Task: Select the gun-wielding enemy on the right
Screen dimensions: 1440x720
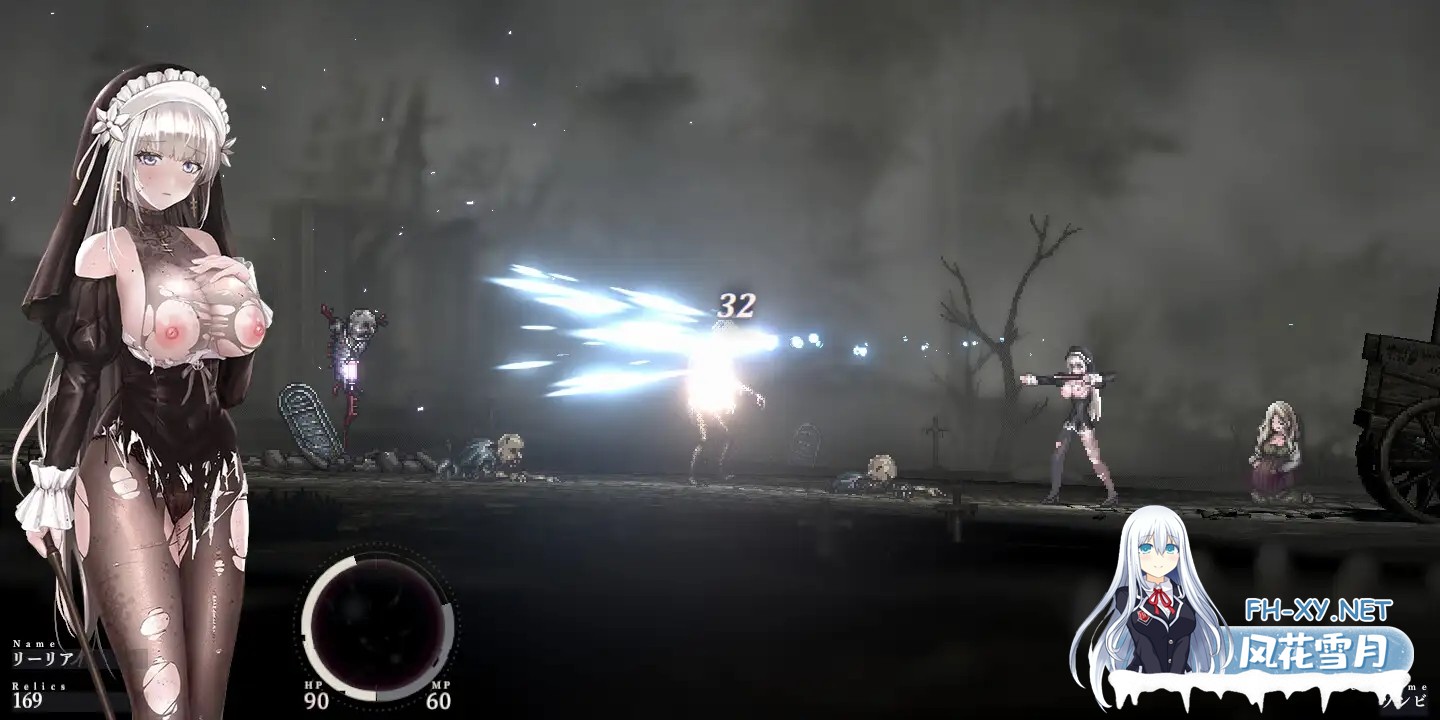Action: click(x=1080, y=410)
